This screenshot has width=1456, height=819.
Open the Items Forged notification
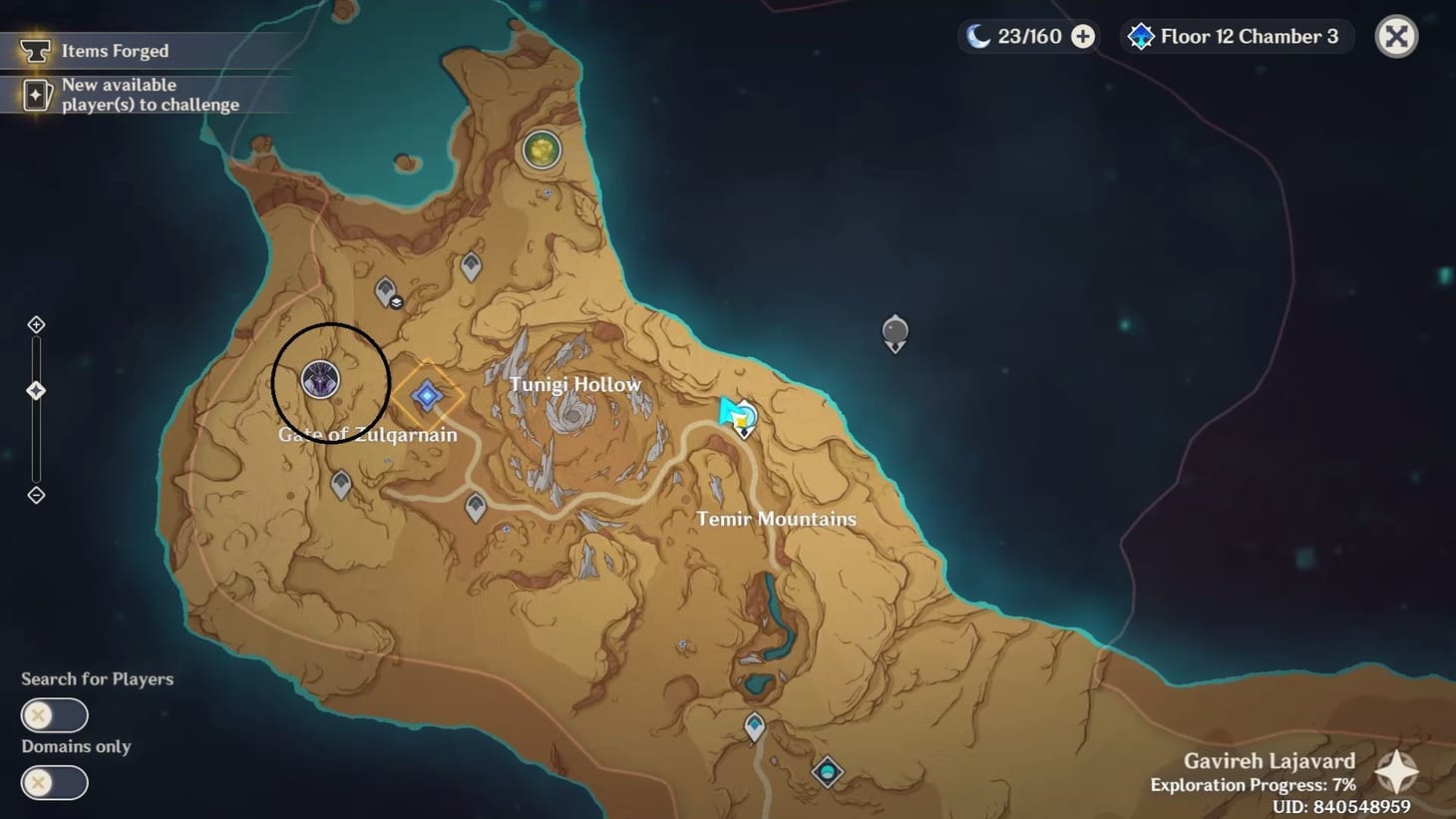coord(115,50)
